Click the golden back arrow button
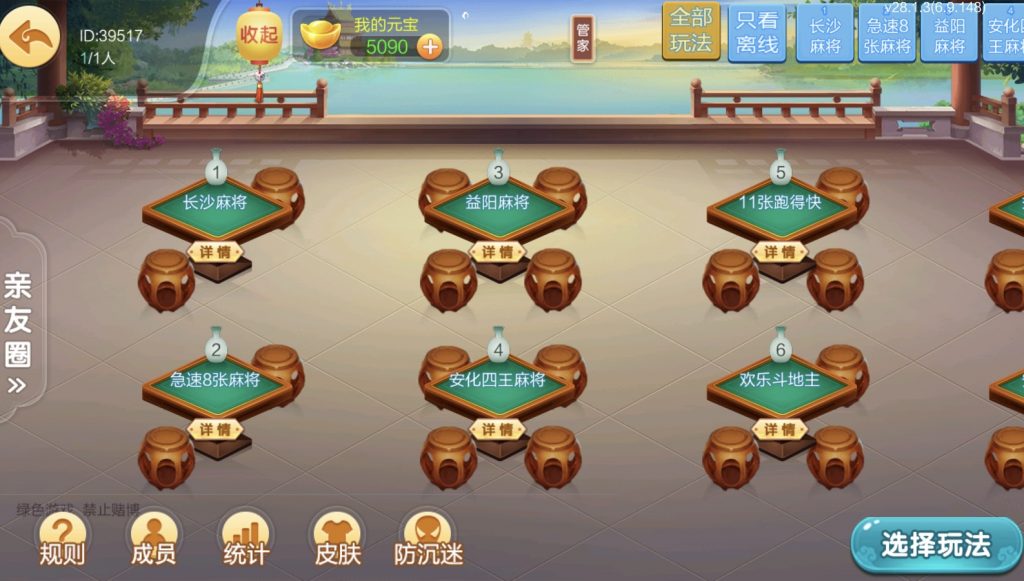1024x581 pixels. click(x=30, y=37)
